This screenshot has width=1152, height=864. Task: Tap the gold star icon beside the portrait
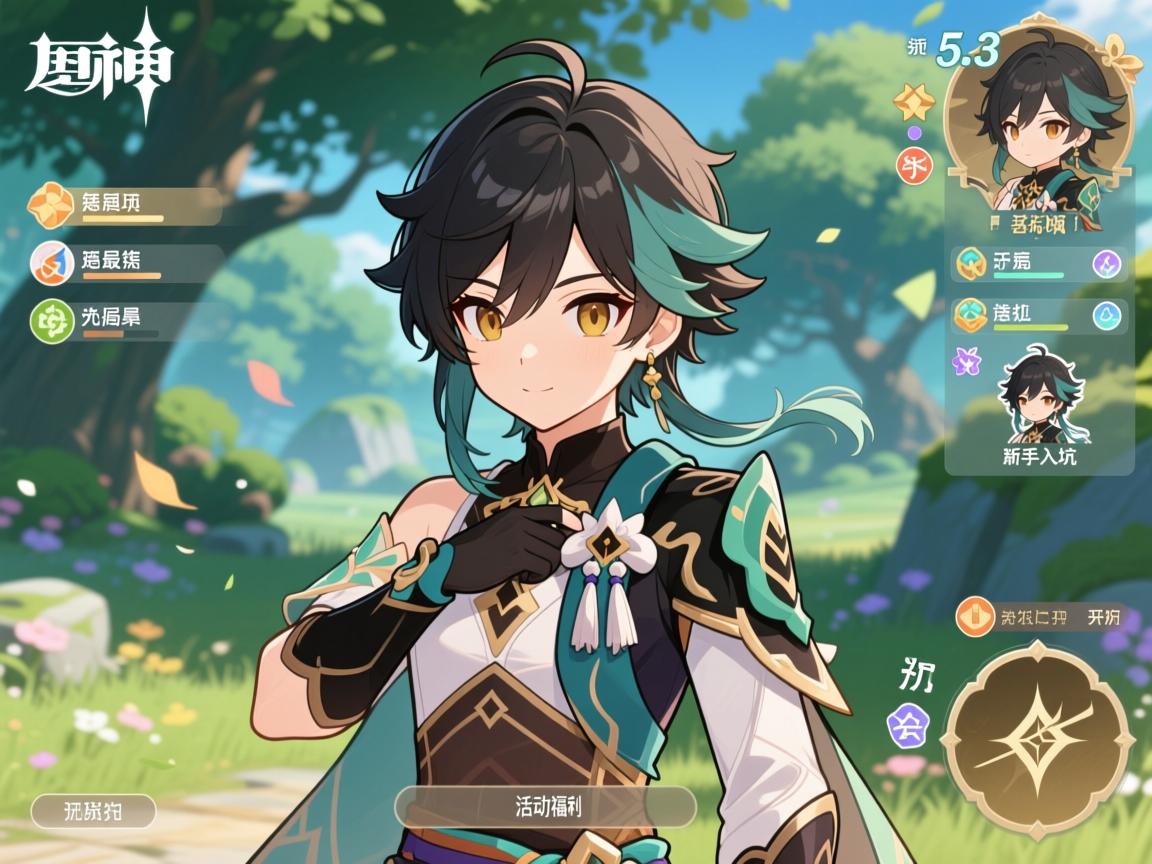tap(913, 101)
